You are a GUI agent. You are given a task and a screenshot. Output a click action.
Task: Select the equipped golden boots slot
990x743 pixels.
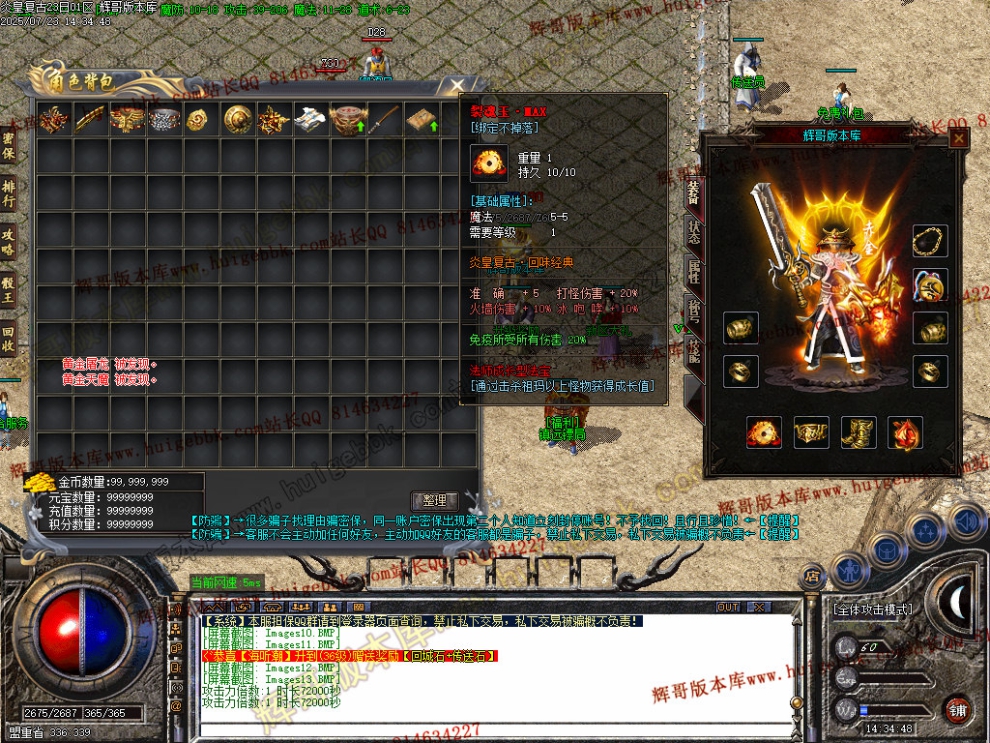[x=859, y=433]
